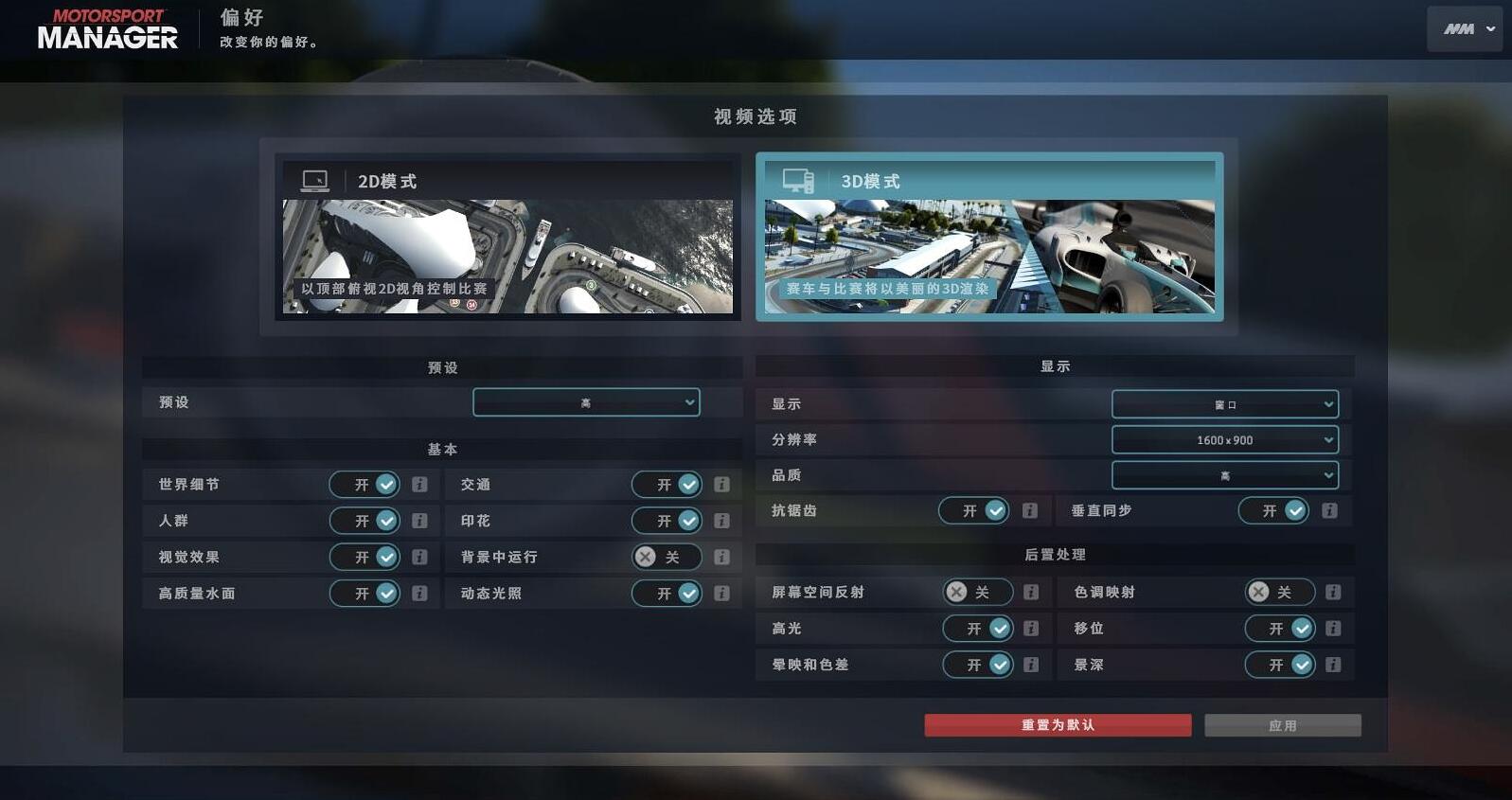
Task: Click the info icon next to 世界细节
Action: click(x=418, y=484)
